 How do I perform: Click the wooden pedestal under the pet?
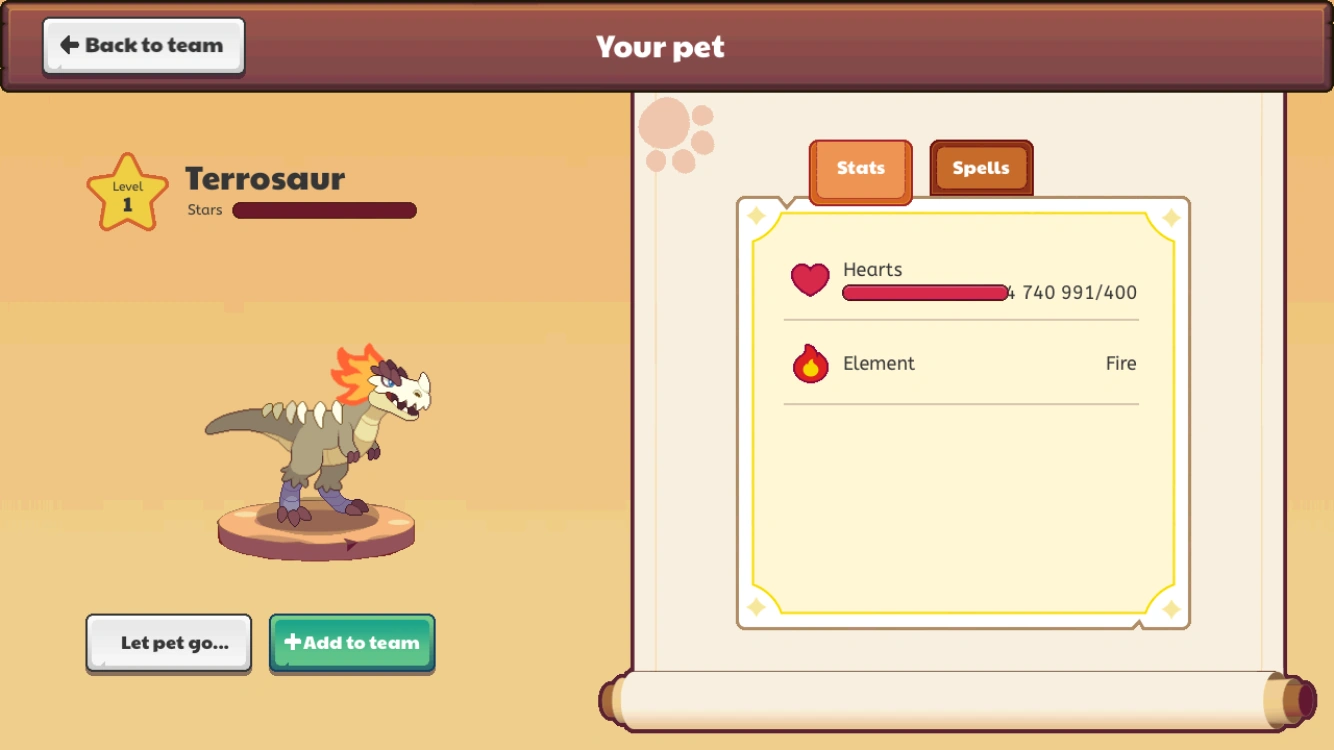[x=317, y=525]
